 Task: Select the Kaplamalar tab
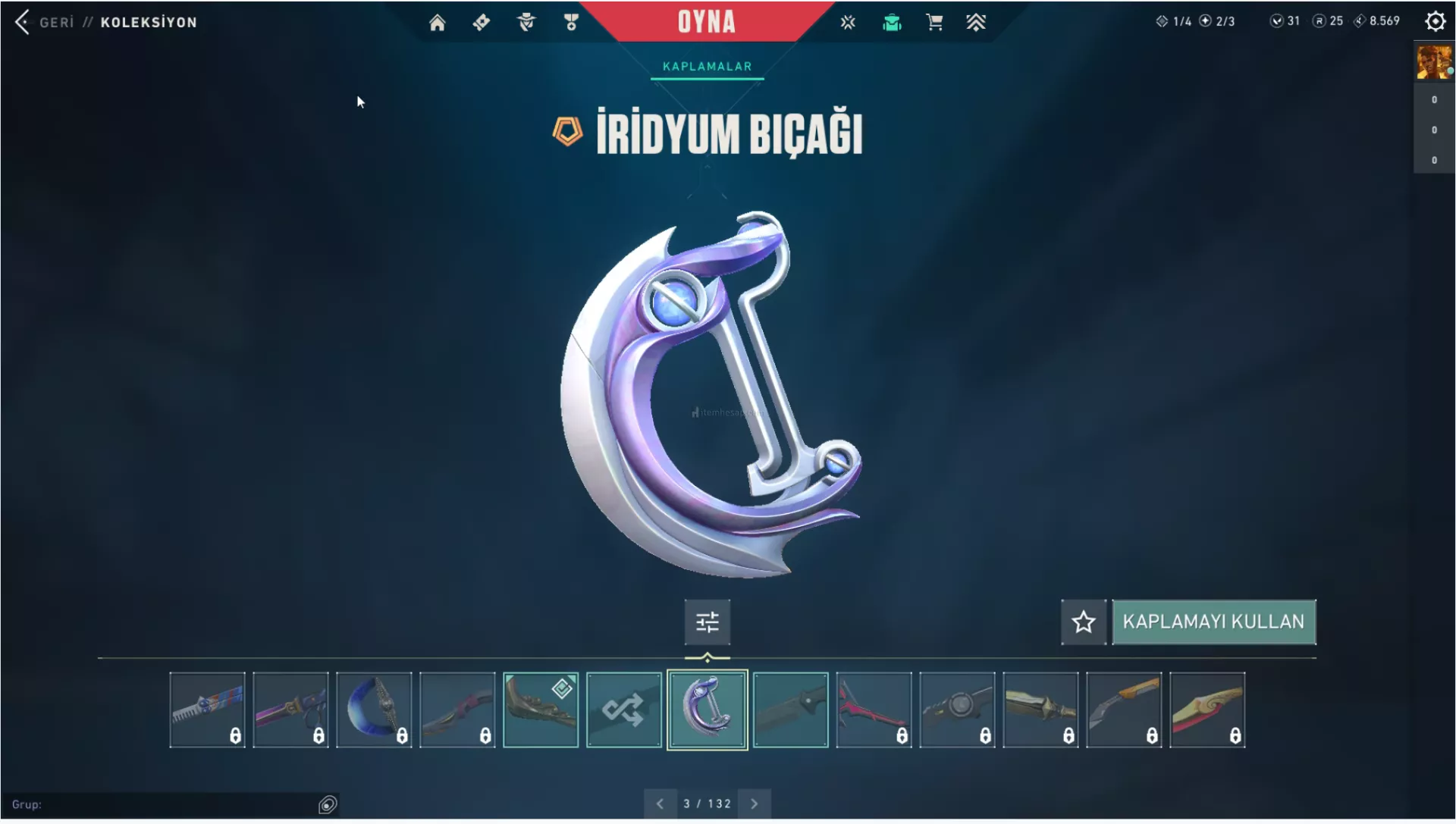pos(707,67)
